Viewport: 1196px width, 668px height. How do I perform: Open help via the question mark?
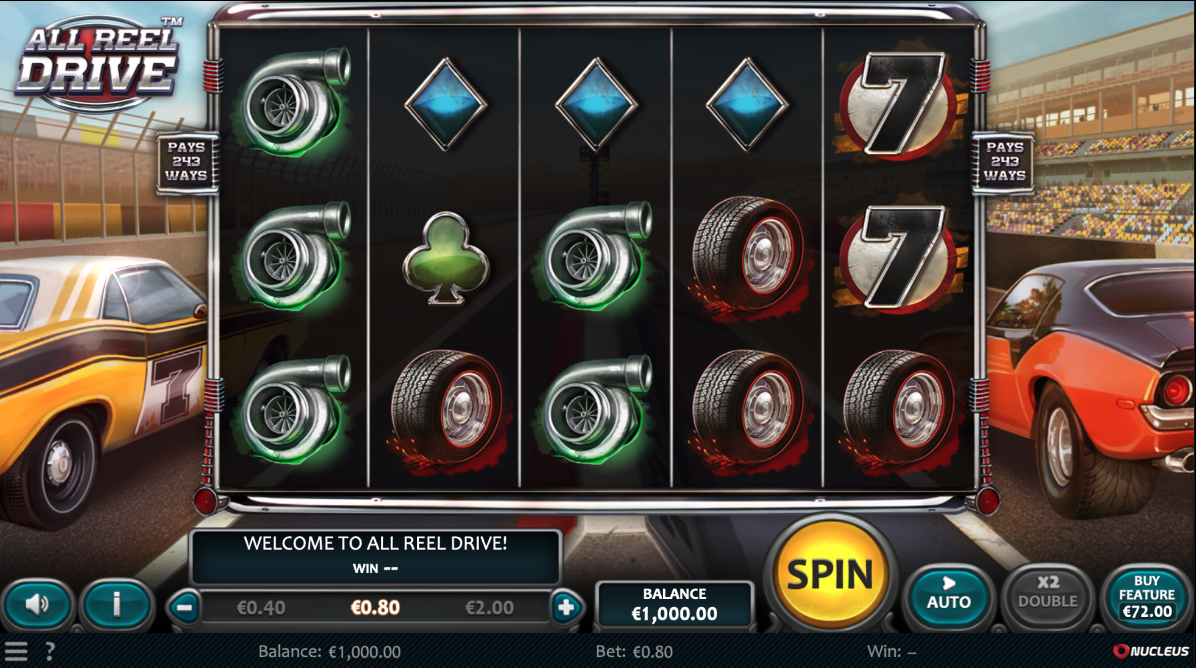point(50,651)
